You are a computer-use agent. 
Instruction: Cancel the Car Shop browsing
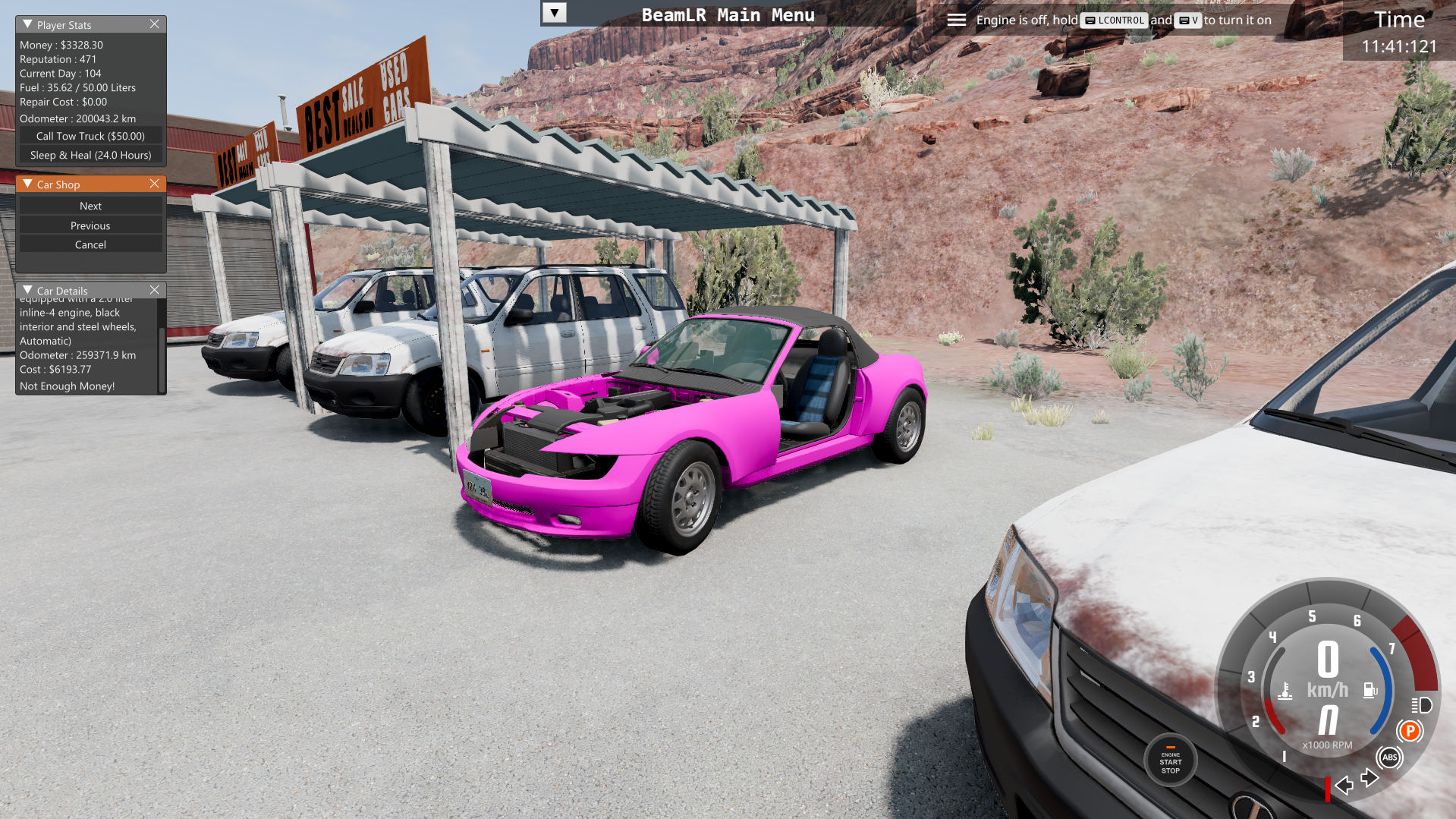(x=90, y=244)
